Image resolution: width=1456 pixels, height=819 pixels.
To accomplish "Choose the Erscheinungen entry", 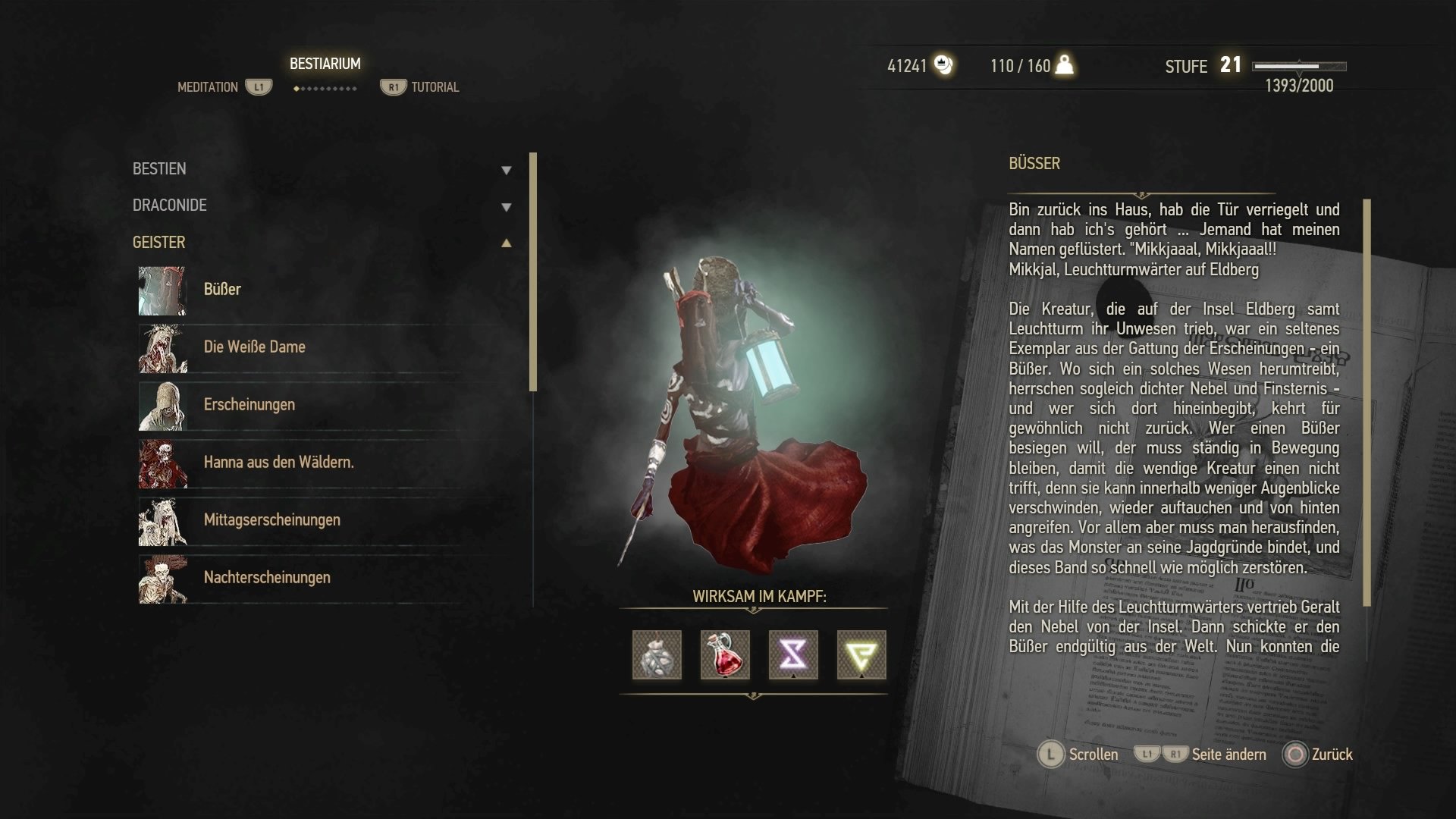I will coord(249,405).
